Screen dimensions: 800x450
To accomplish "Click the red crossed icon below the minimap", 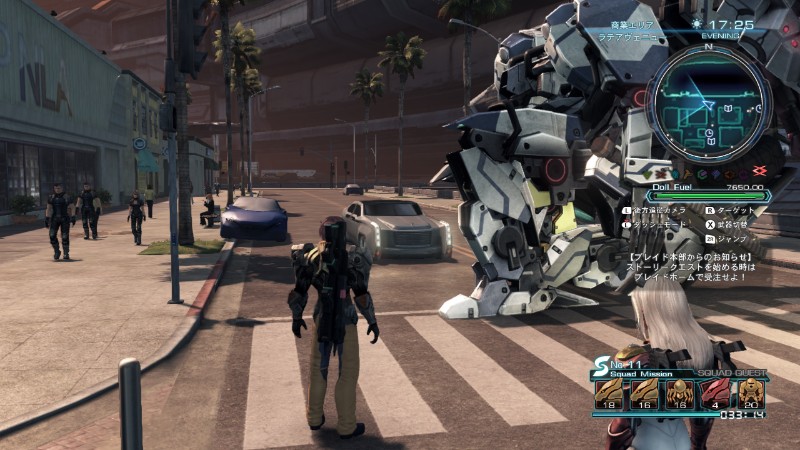I will [x=759, y=172].
